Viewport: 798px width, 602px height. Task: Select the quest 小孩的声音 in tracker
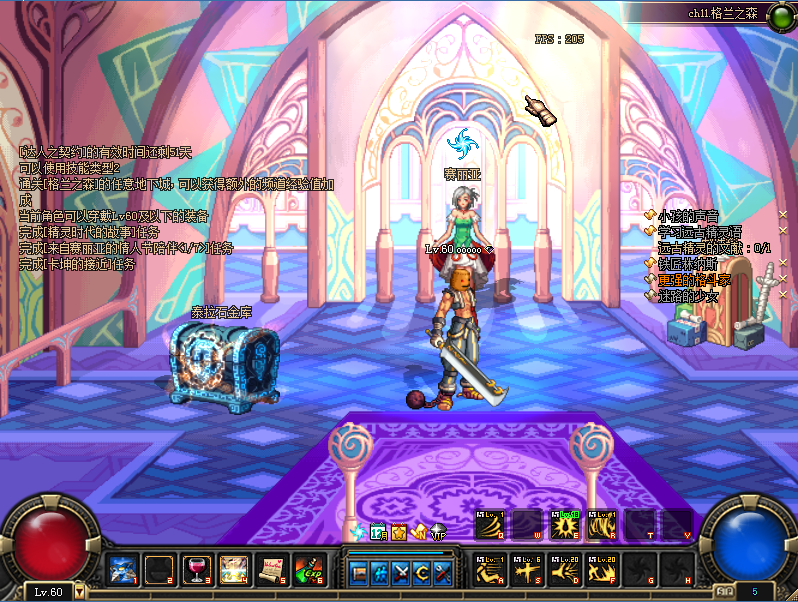pyautogui.click(x=688, y=215)
